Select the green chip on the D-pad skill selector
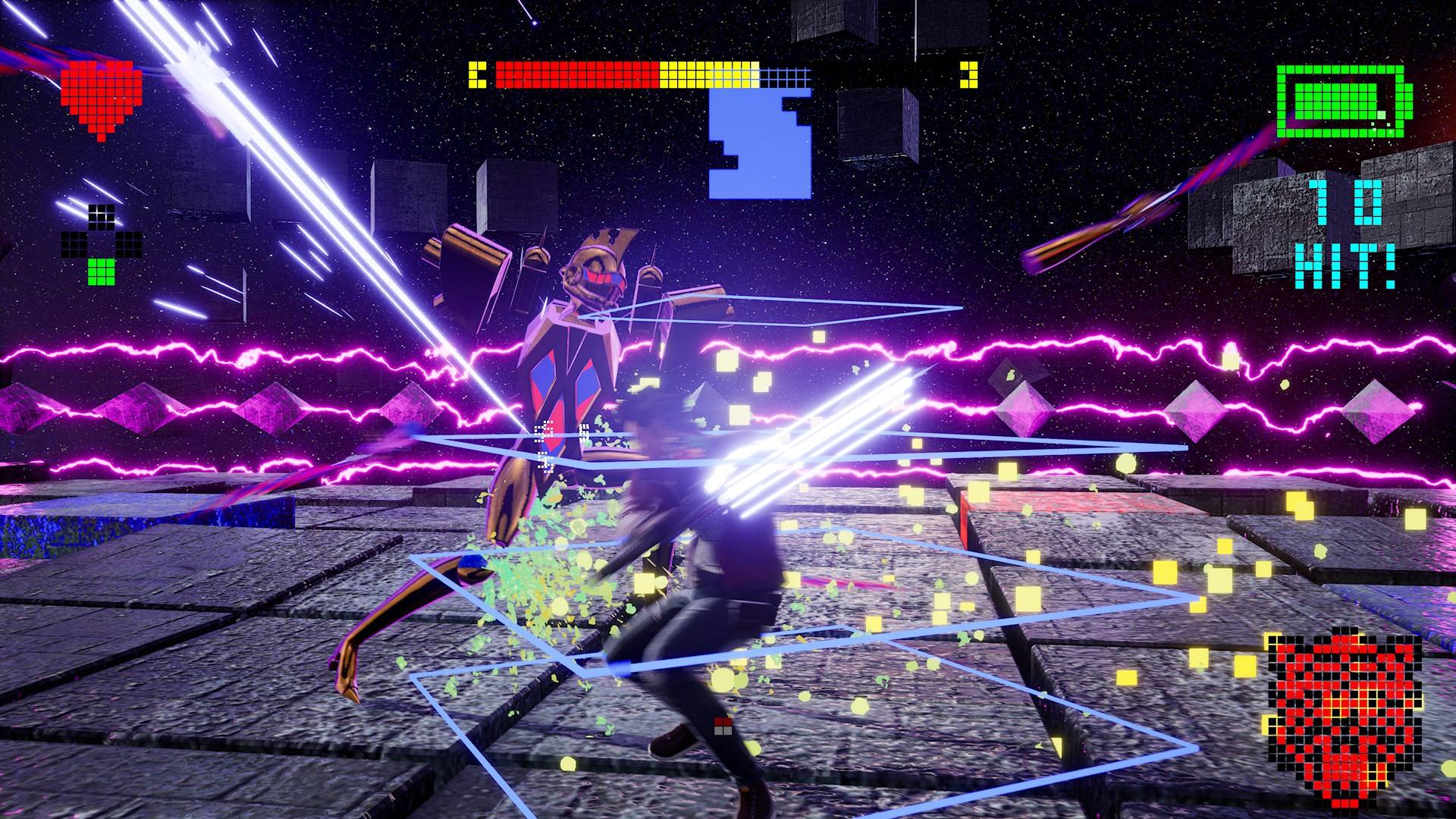The image size is (1456, 819). point(101,270)
